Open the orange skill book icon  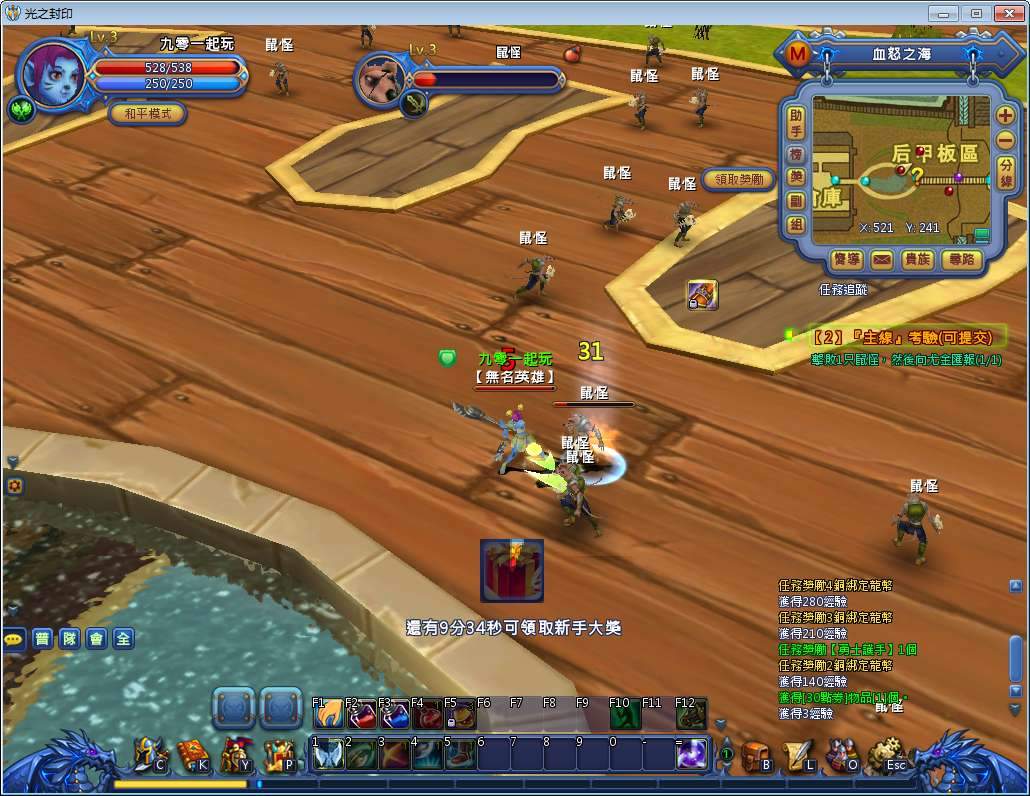(x=192, y=755)
